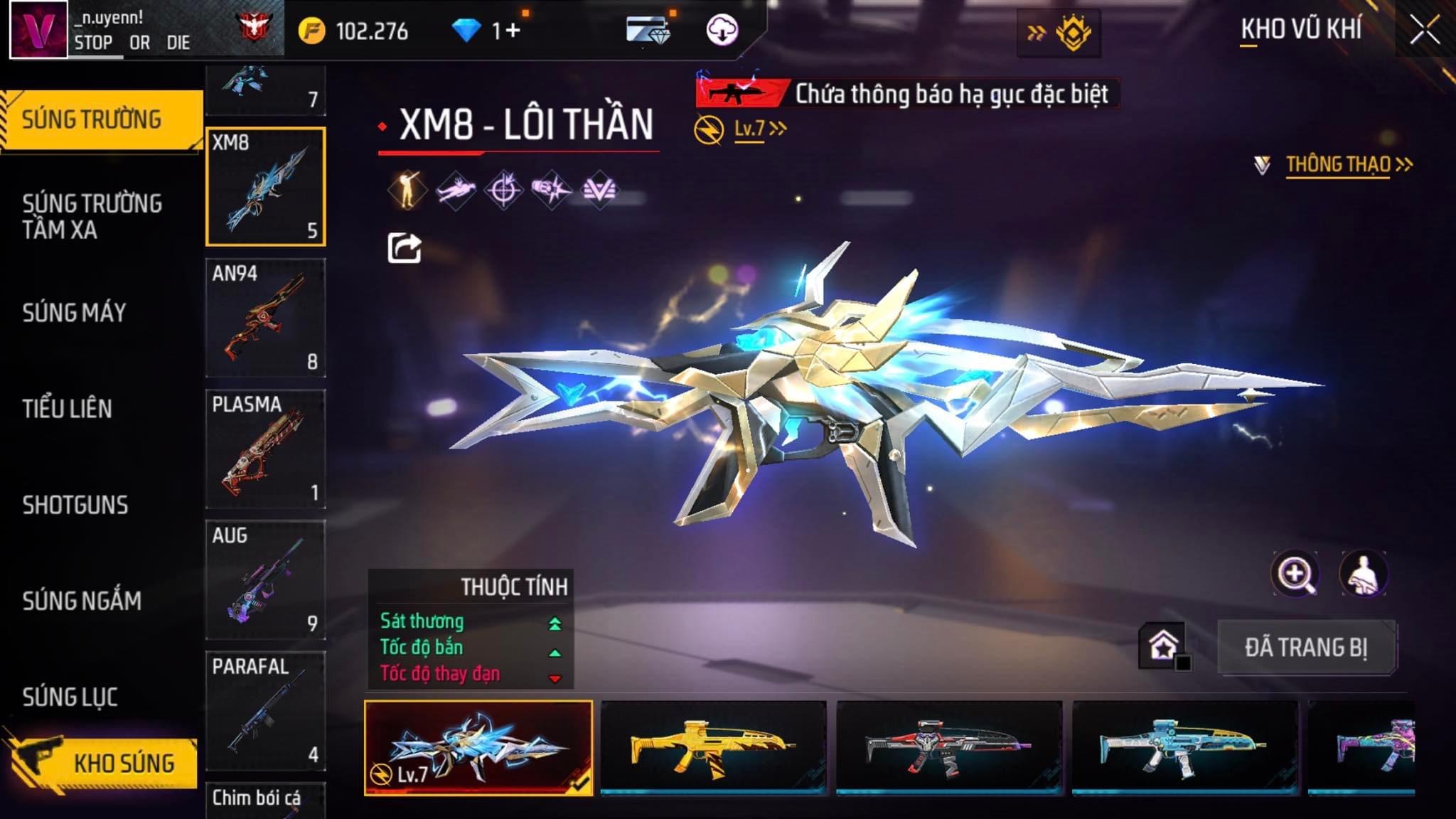Image resolution: width=1456 pixels, height=819 pixels.
Task: Open the Súng Lục category
Action: (70, 697)
